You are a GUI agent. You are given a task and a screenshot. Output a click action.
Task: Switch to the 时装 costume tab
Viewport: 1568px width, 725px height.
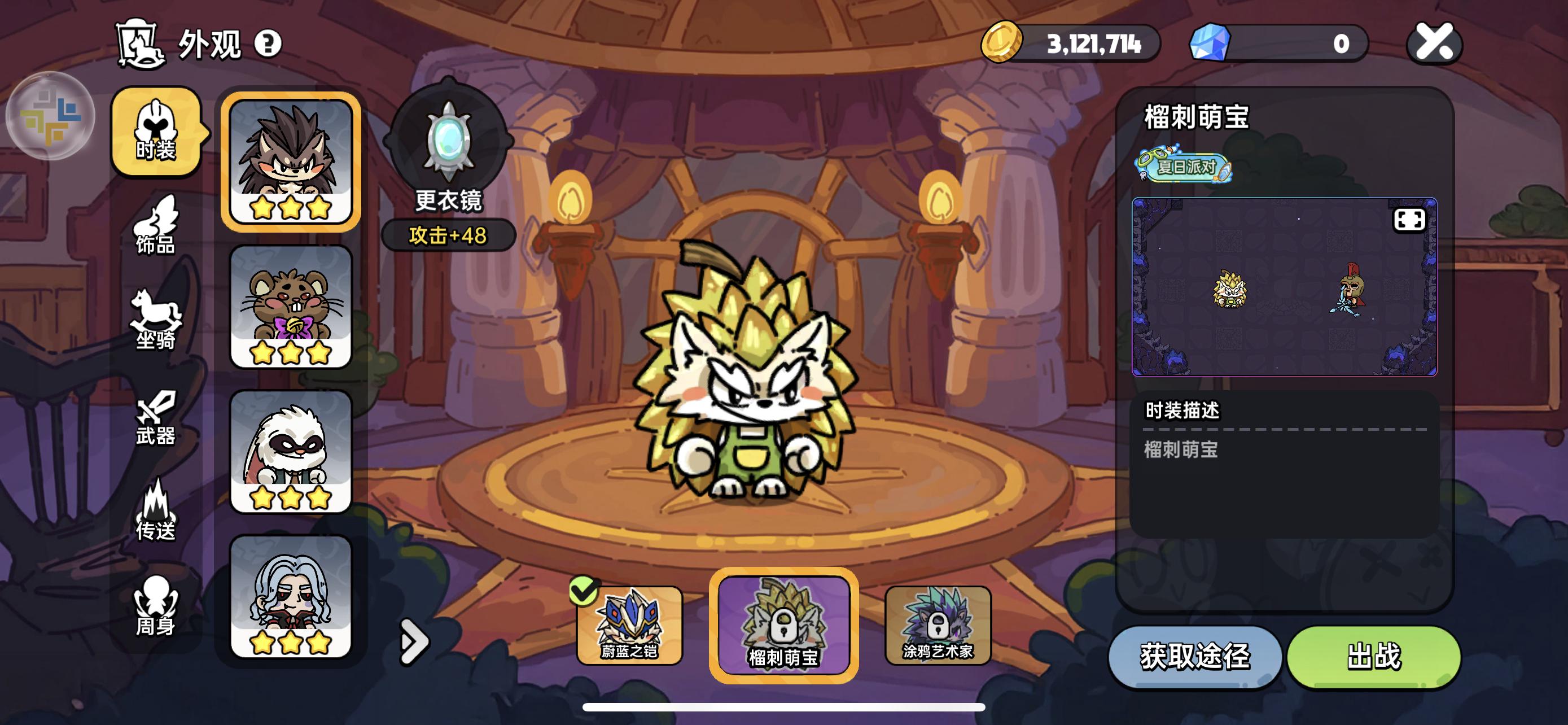click(x=156, y=132)
